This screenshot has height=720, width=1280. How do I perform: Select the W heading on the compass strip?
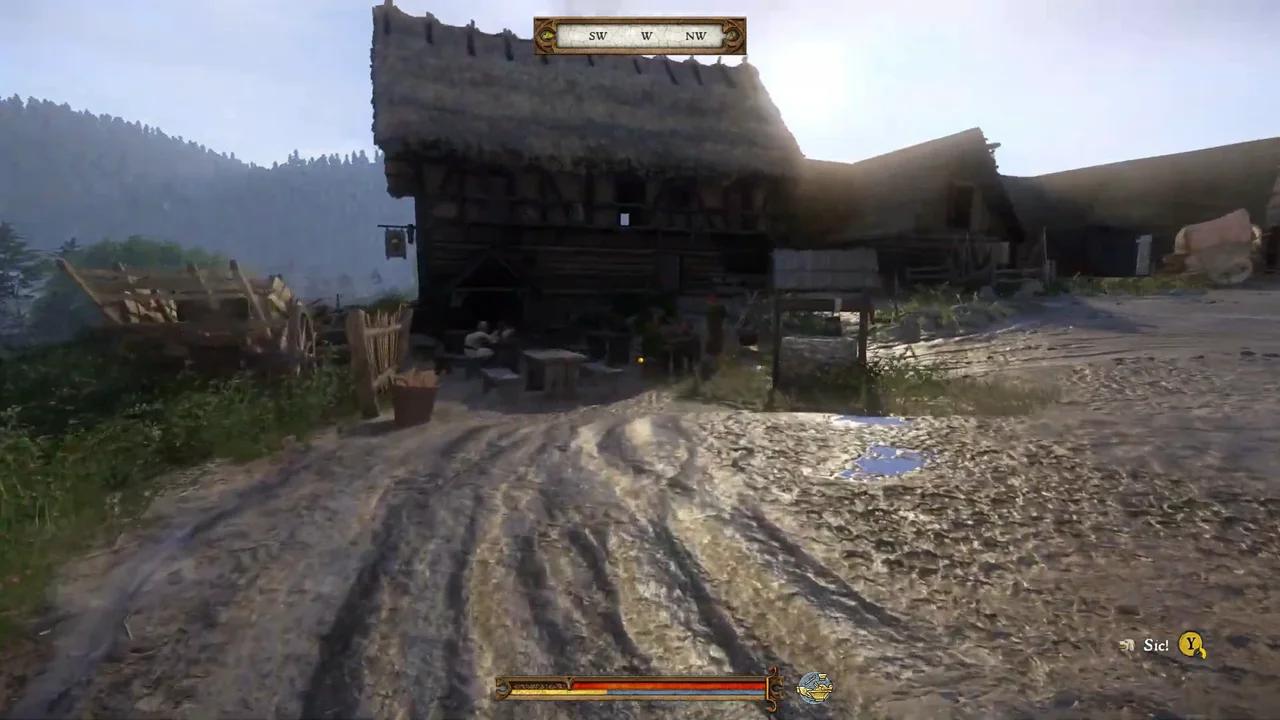point(646,36)
